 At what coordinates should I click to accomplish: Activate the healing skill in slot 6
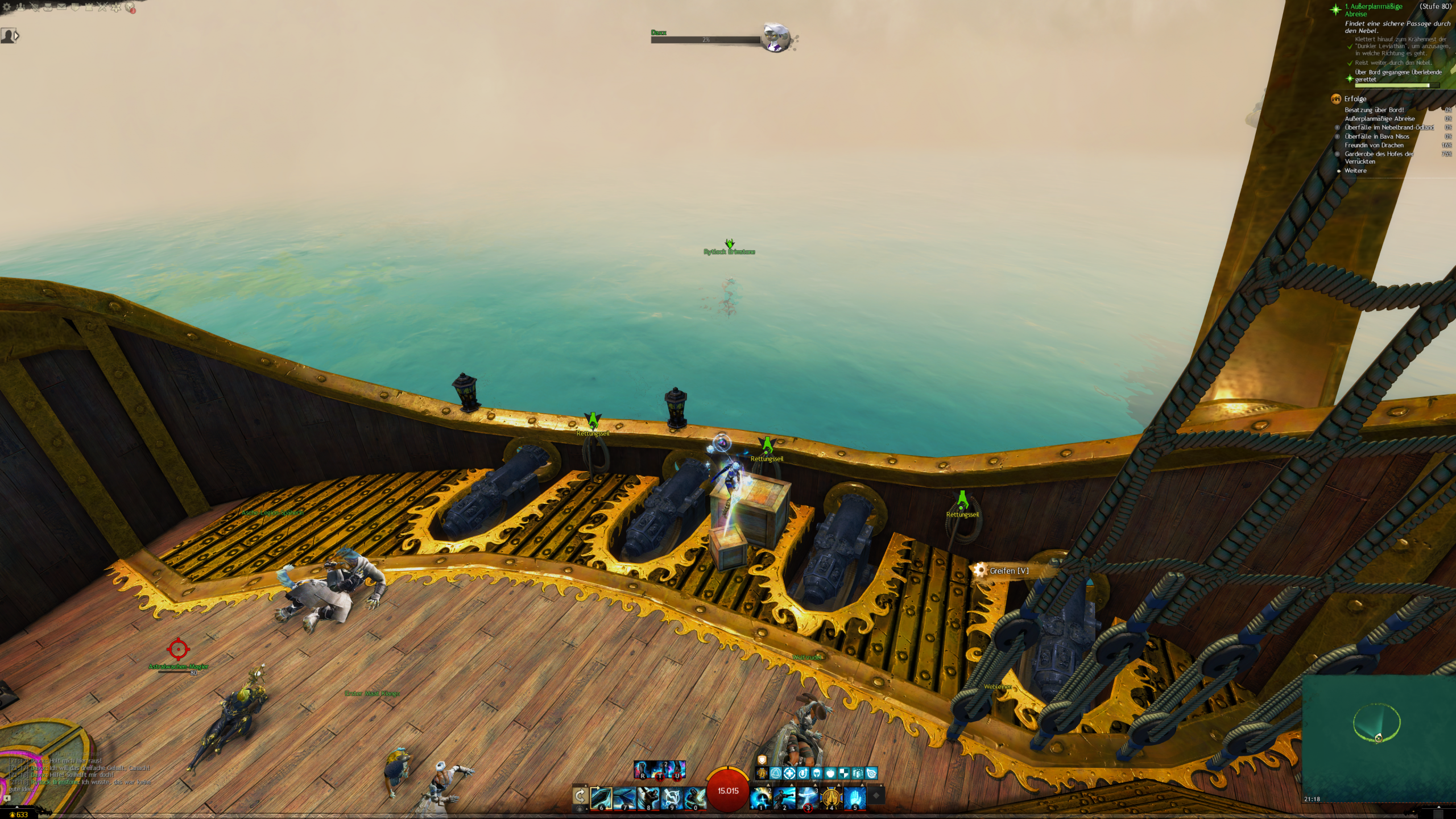601,798
